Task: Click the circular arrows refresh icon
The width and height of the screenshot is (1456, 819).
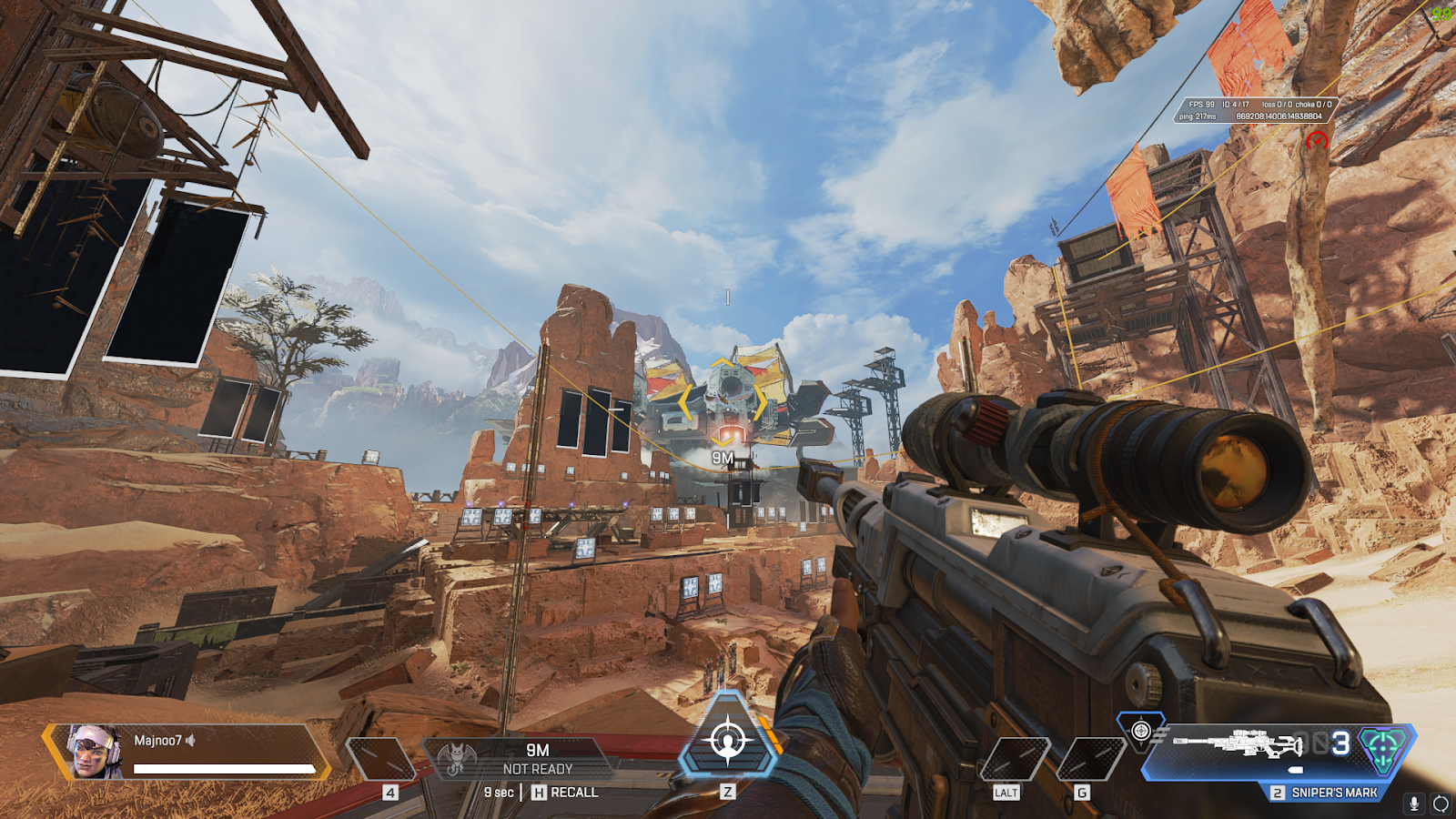Action: coord(1441,803)
